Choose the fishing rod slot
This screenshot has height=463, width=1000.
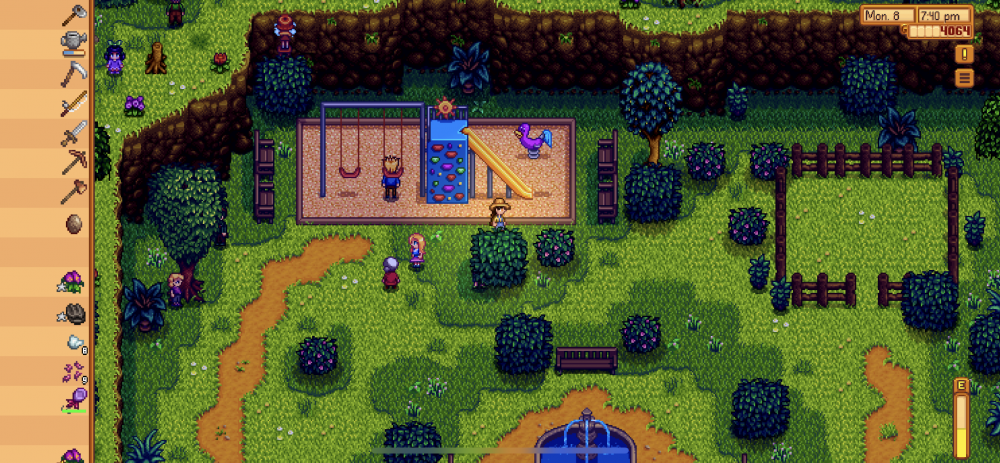[73, 103]
